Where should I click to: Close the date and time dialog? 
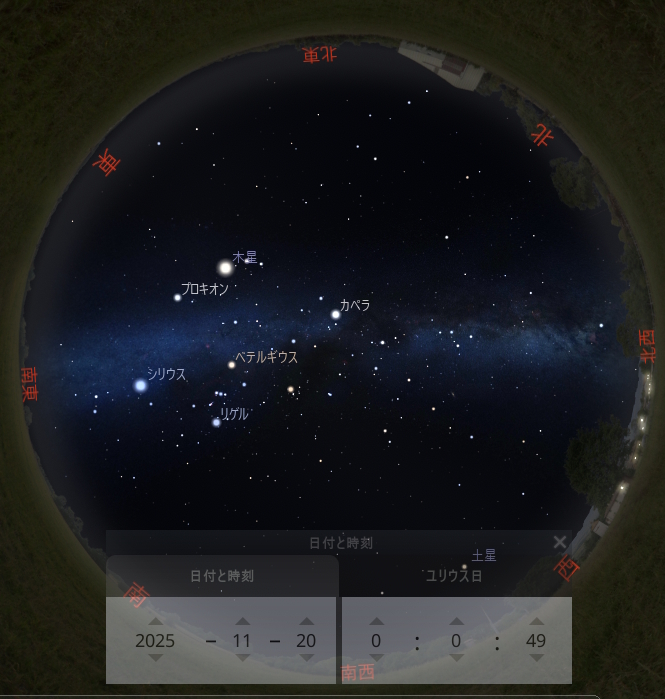[x=560, y=542]
